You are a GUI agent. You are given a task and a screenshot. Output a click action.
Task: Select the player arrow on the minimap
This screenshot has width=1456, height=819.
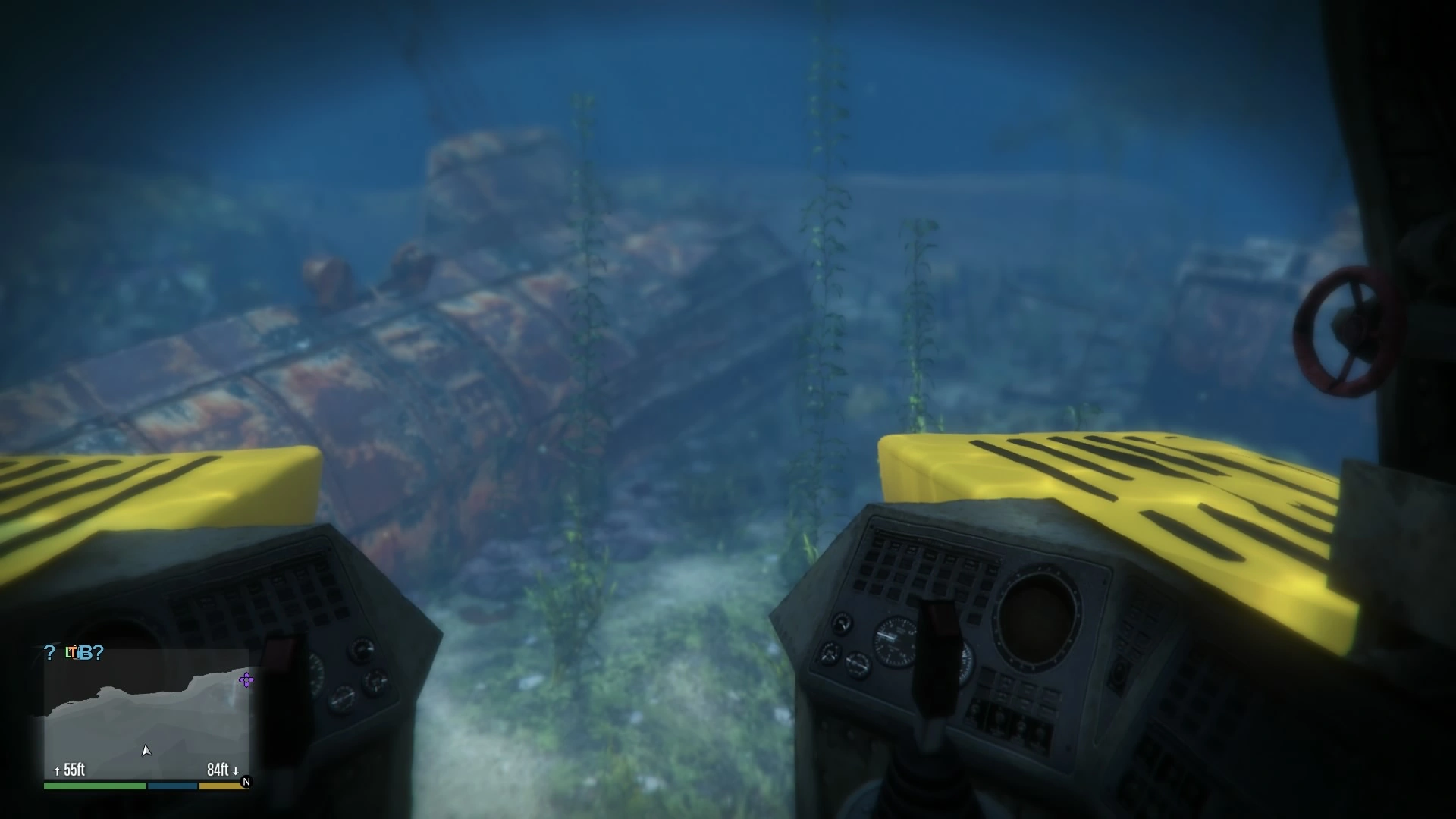147,751
